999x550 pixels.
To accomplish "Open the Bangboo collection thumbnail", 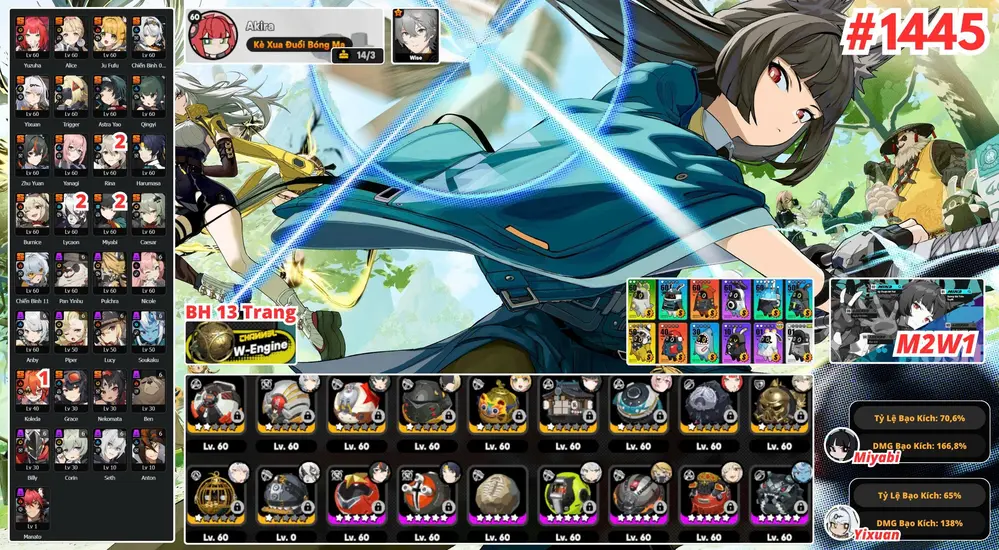I will (x=720, y=318).
